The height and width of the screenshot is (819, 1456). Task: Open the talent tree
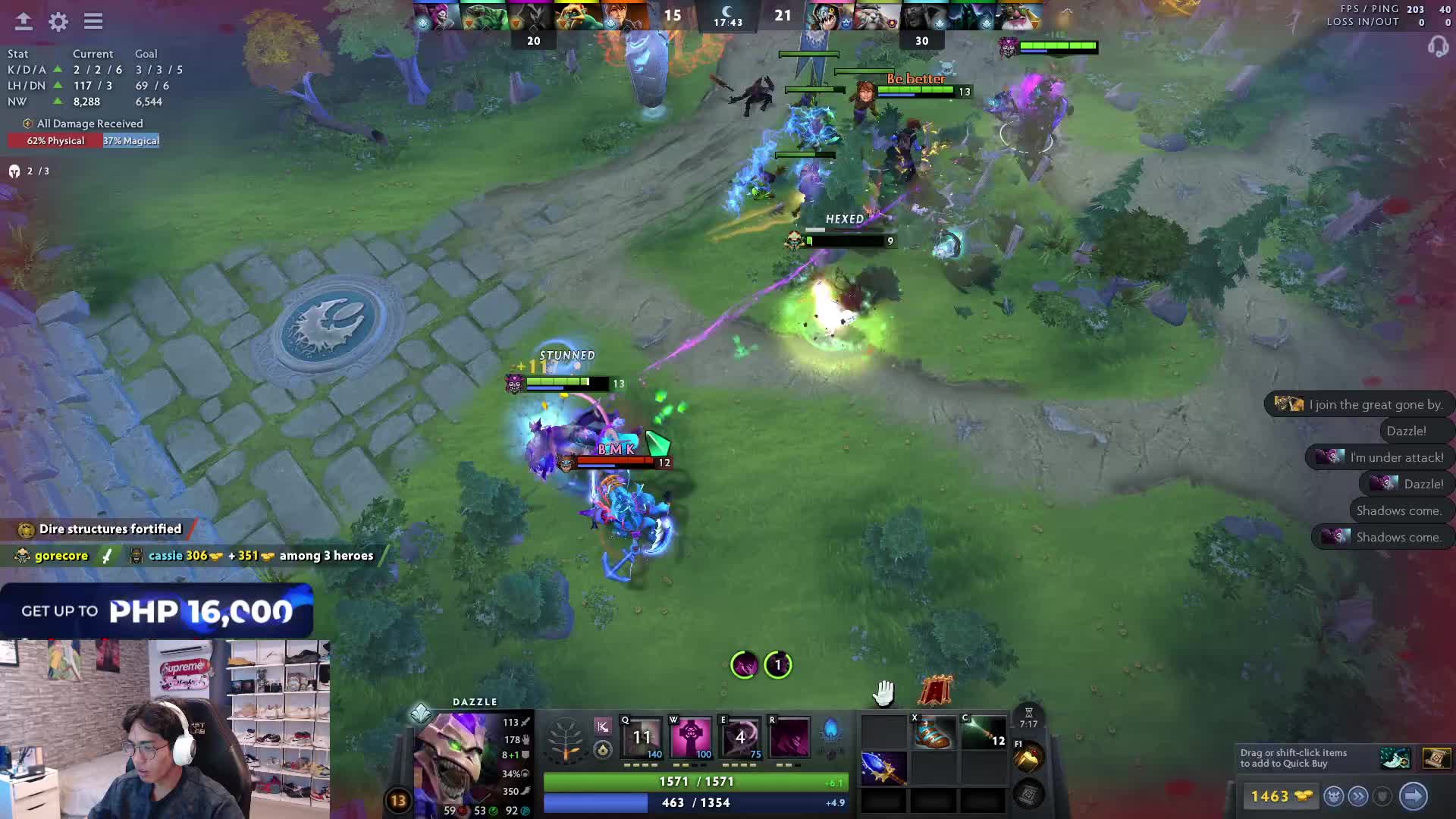pos(566,739)
